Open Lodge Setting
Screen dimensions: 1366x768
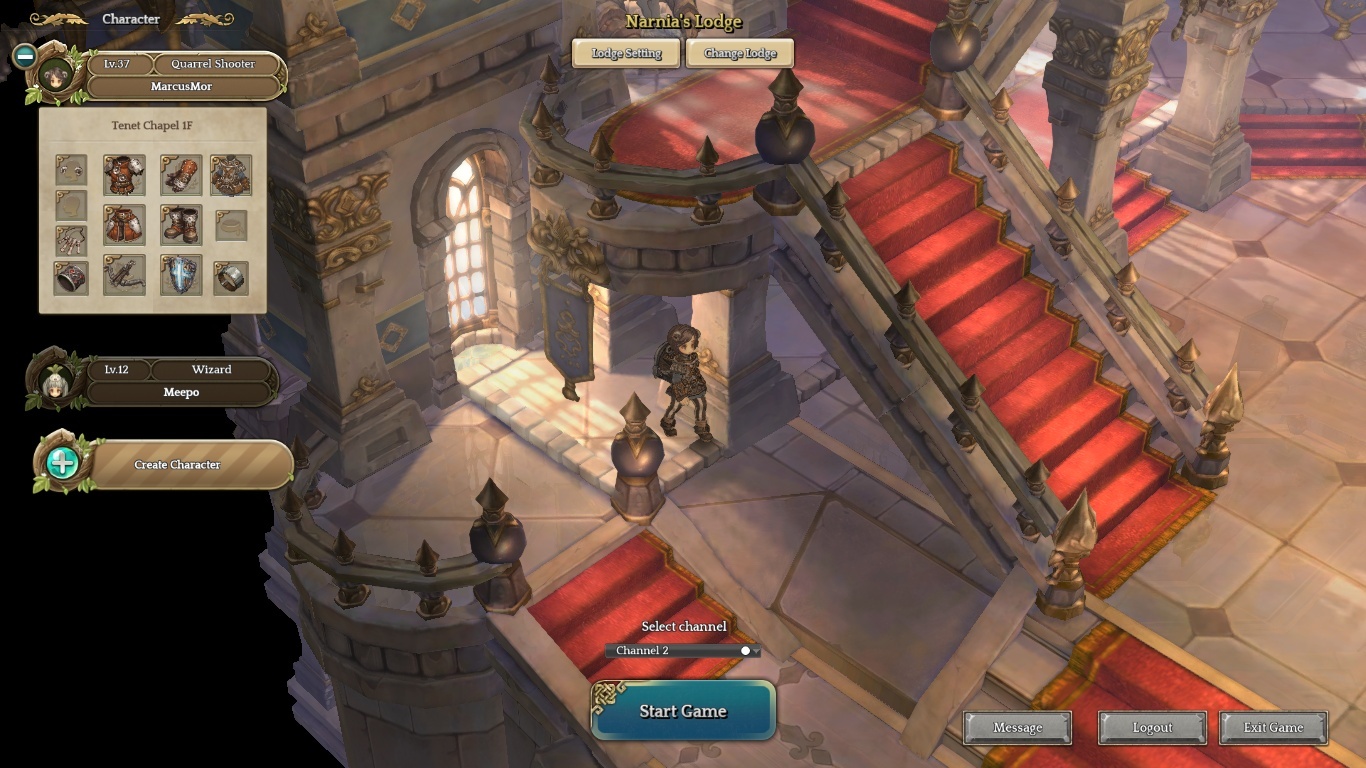pyautogui.click(x=626, y=53)
